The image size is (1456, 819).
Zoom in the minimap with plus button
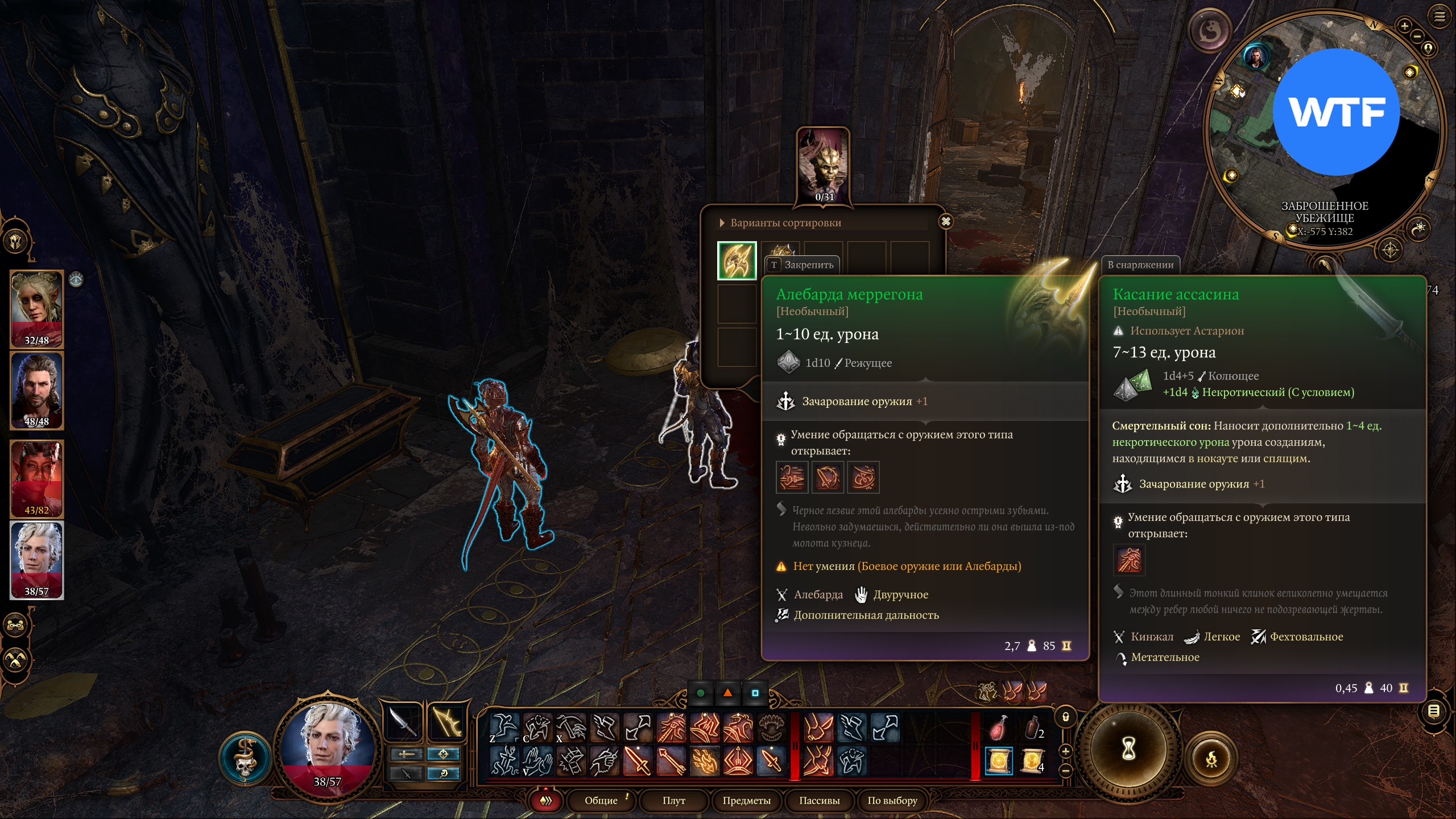(x=1404, y=26)
